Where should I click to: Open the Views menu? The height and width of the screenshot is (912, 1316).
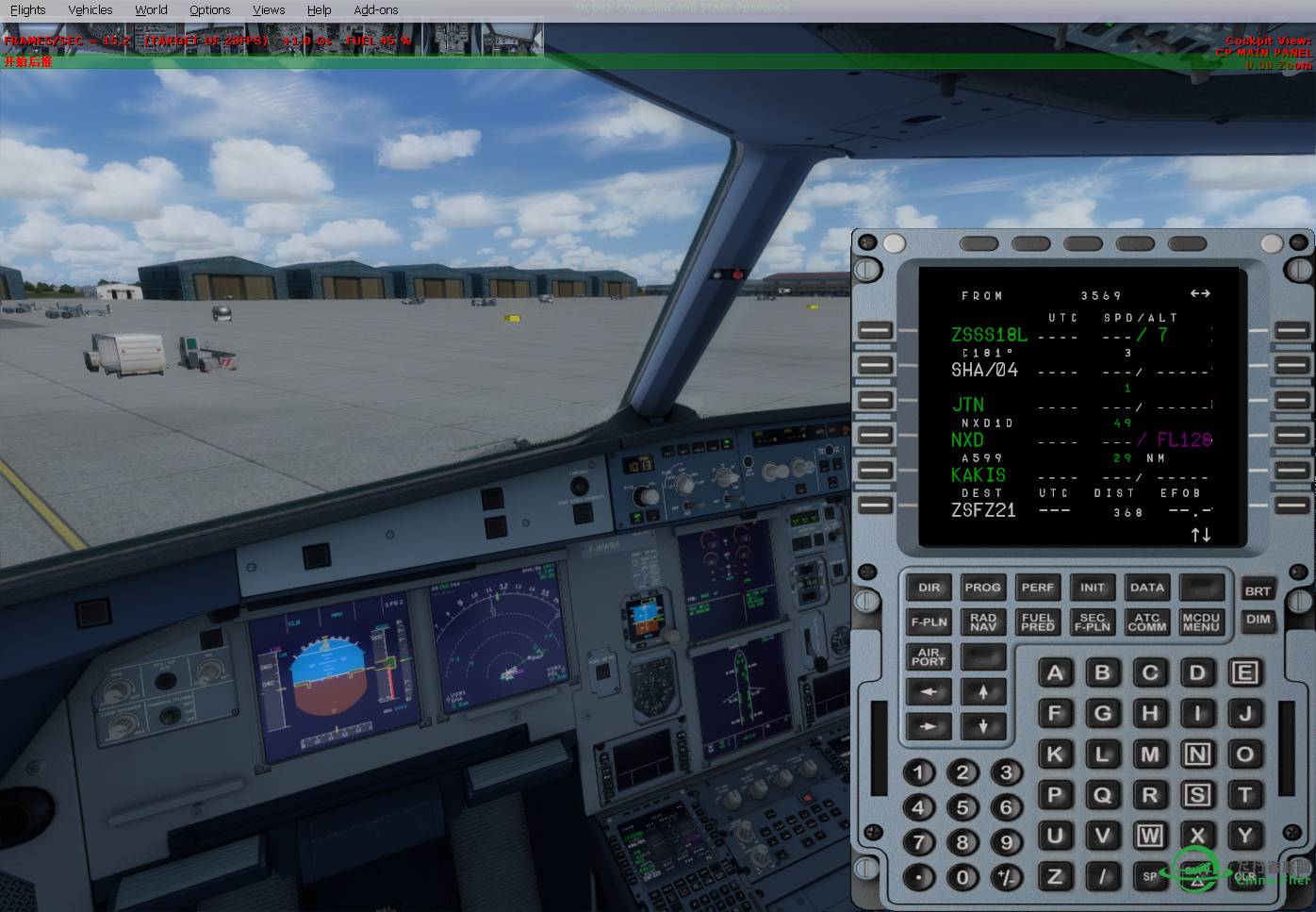point(269,9)
